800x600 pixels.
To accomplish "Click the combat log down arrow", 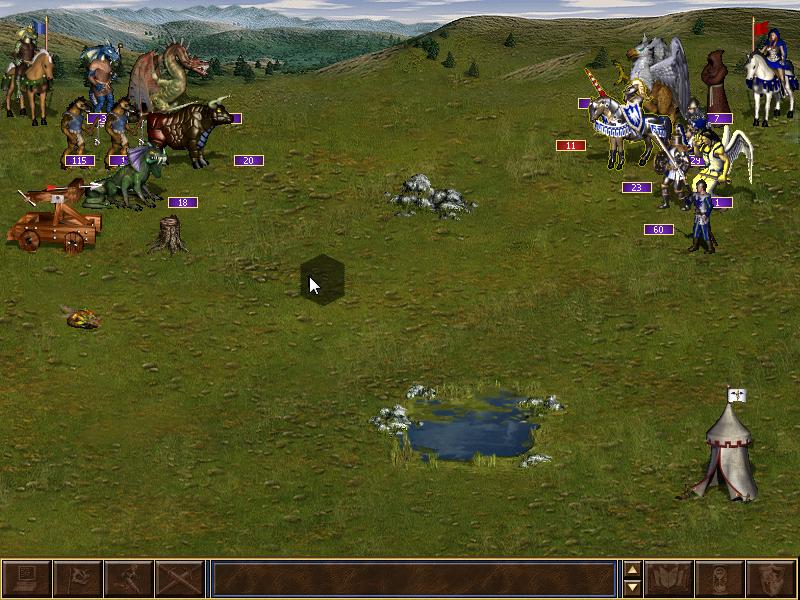I will tap(632, 588).
